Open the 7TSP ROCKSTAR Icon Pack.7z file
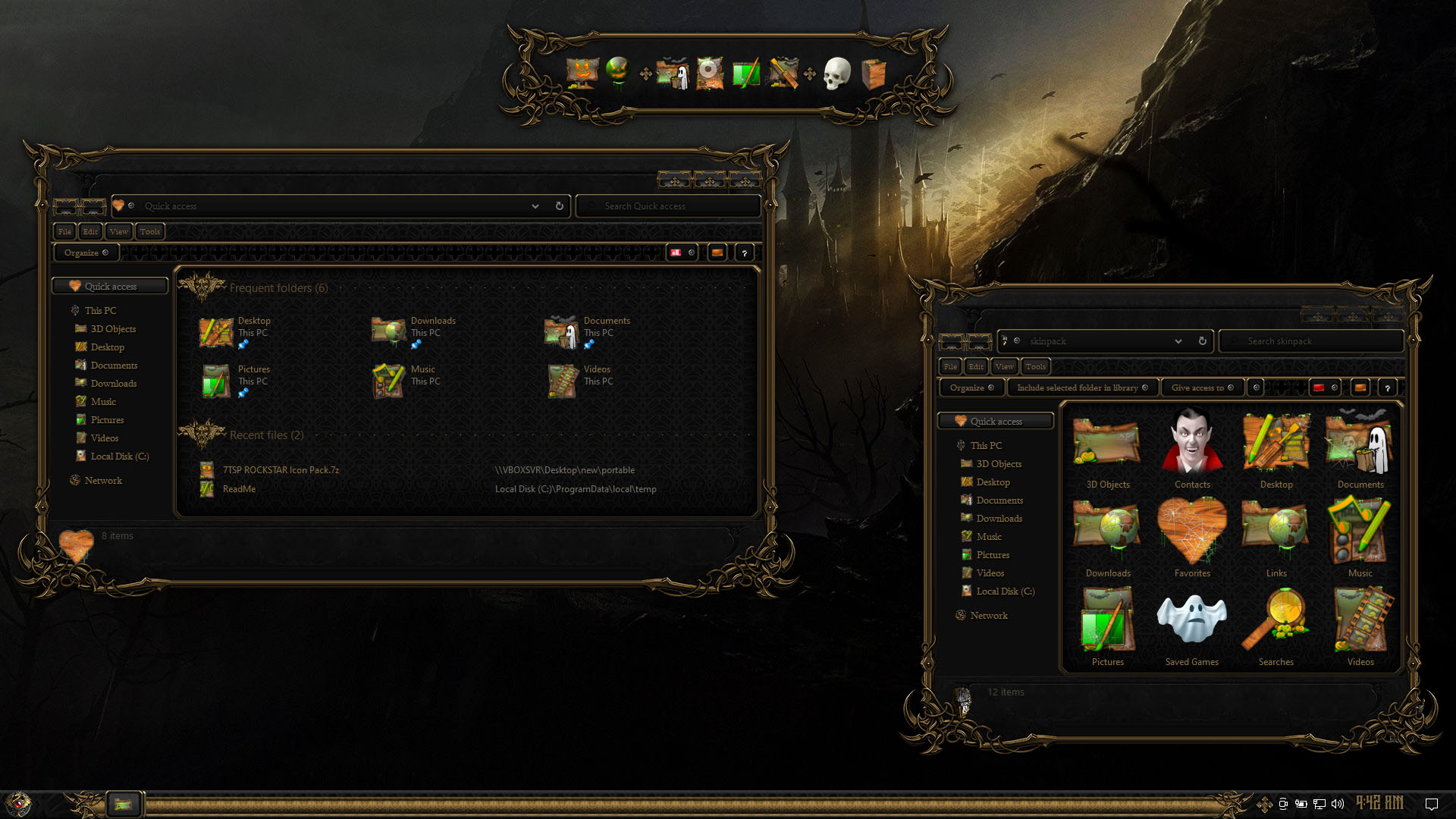Viewport: 1456px width, 819px height. pyautogui.click(x=280, y=470)
